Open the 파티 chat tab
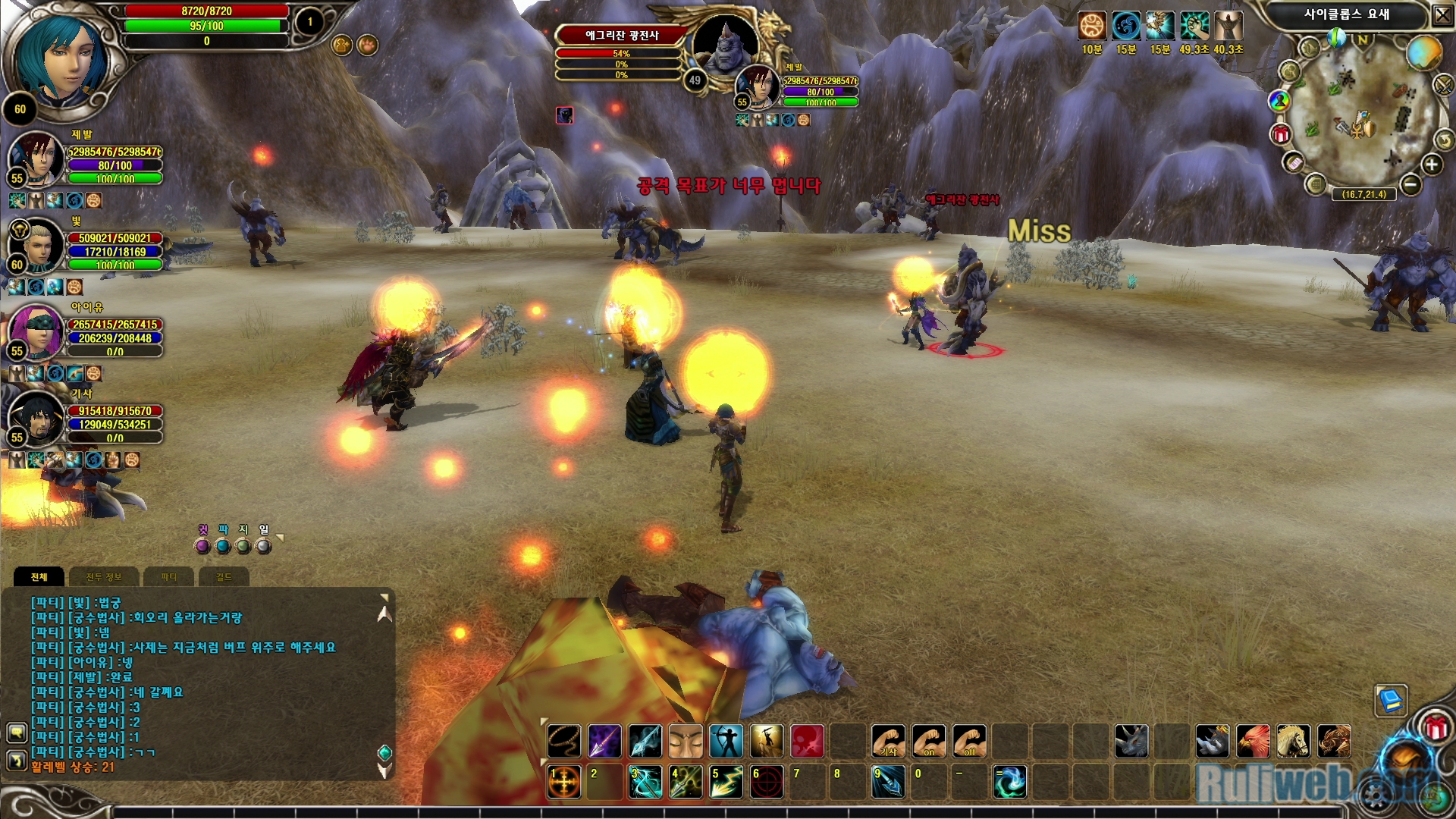Screen dimensions: 1456x819 click(x=168, y=577)
